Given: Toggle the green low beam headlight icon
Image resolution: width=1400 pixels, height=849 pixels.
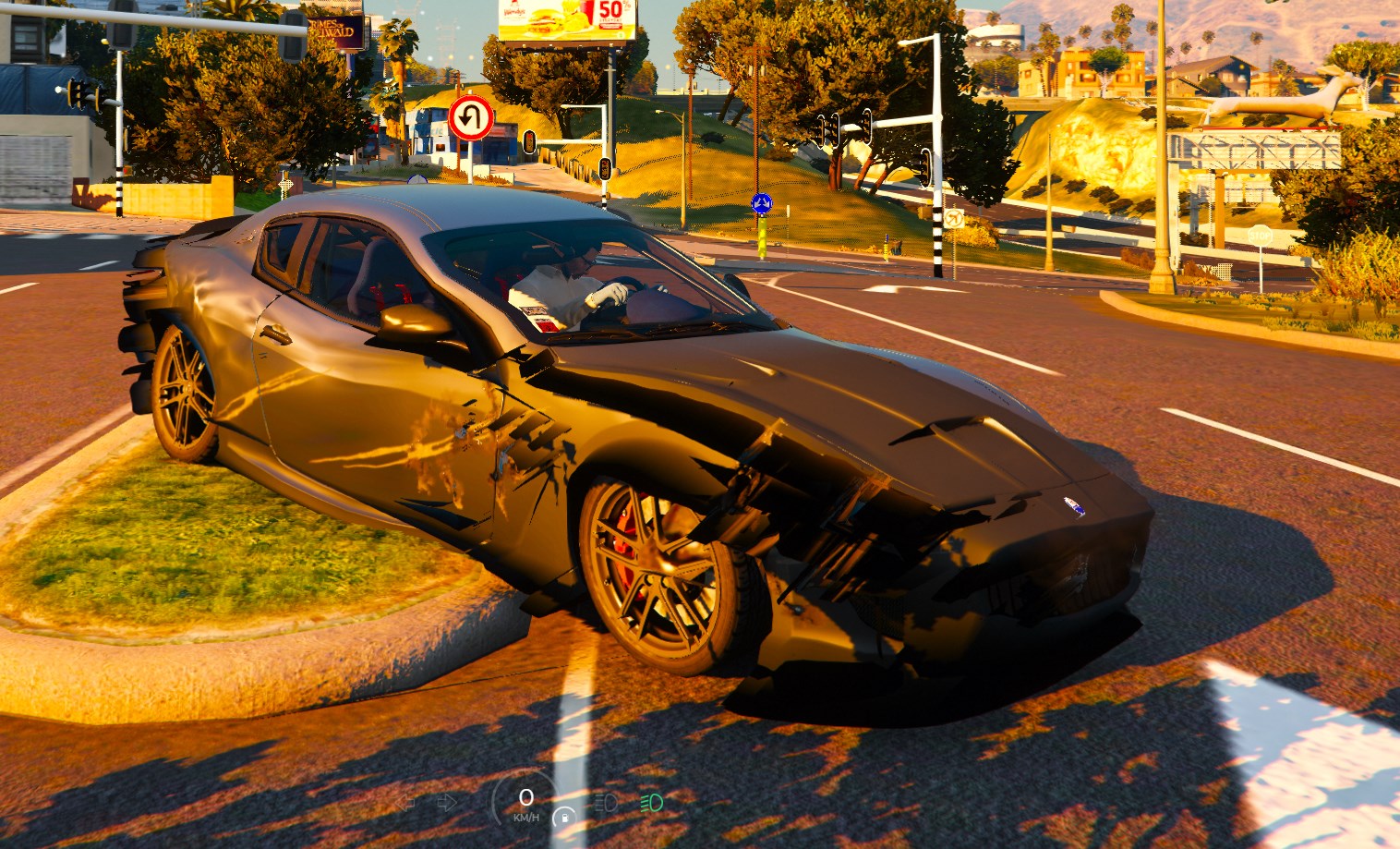Looking at the screenshot, I should click(x=651, y=802).
